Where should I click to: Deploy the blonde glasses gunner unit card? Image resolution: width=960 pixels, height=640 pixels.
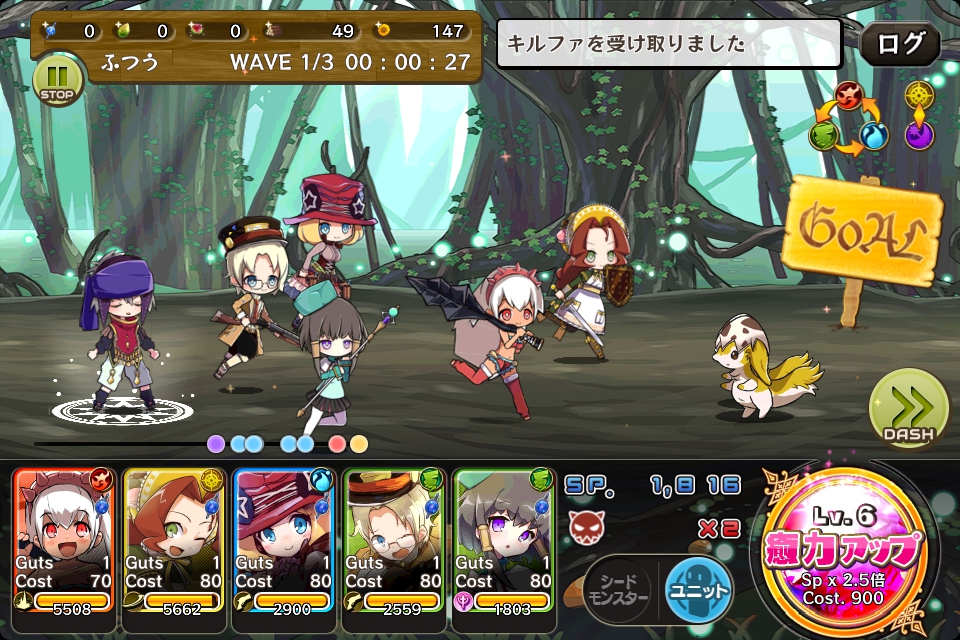tap(391, 539)
